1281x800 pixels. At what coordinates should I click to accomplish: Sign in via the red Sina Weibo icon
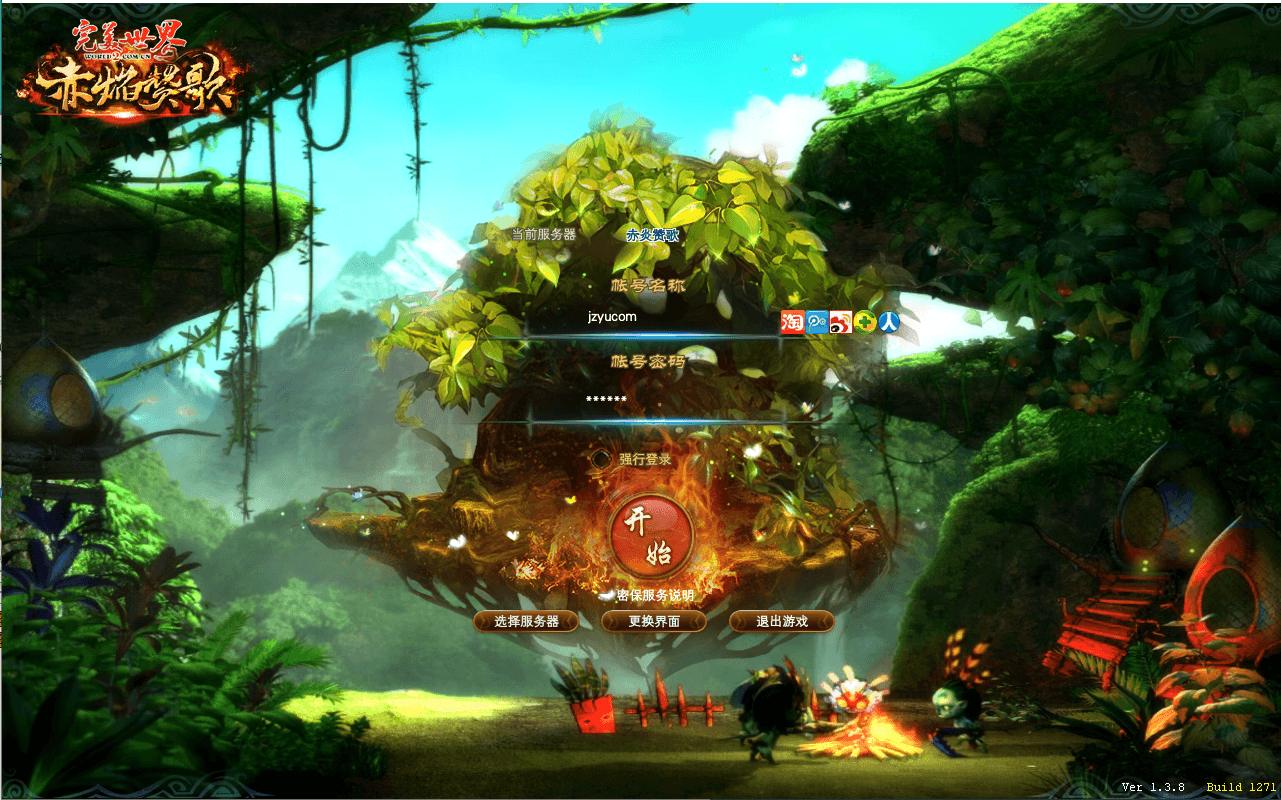[841, 321]
